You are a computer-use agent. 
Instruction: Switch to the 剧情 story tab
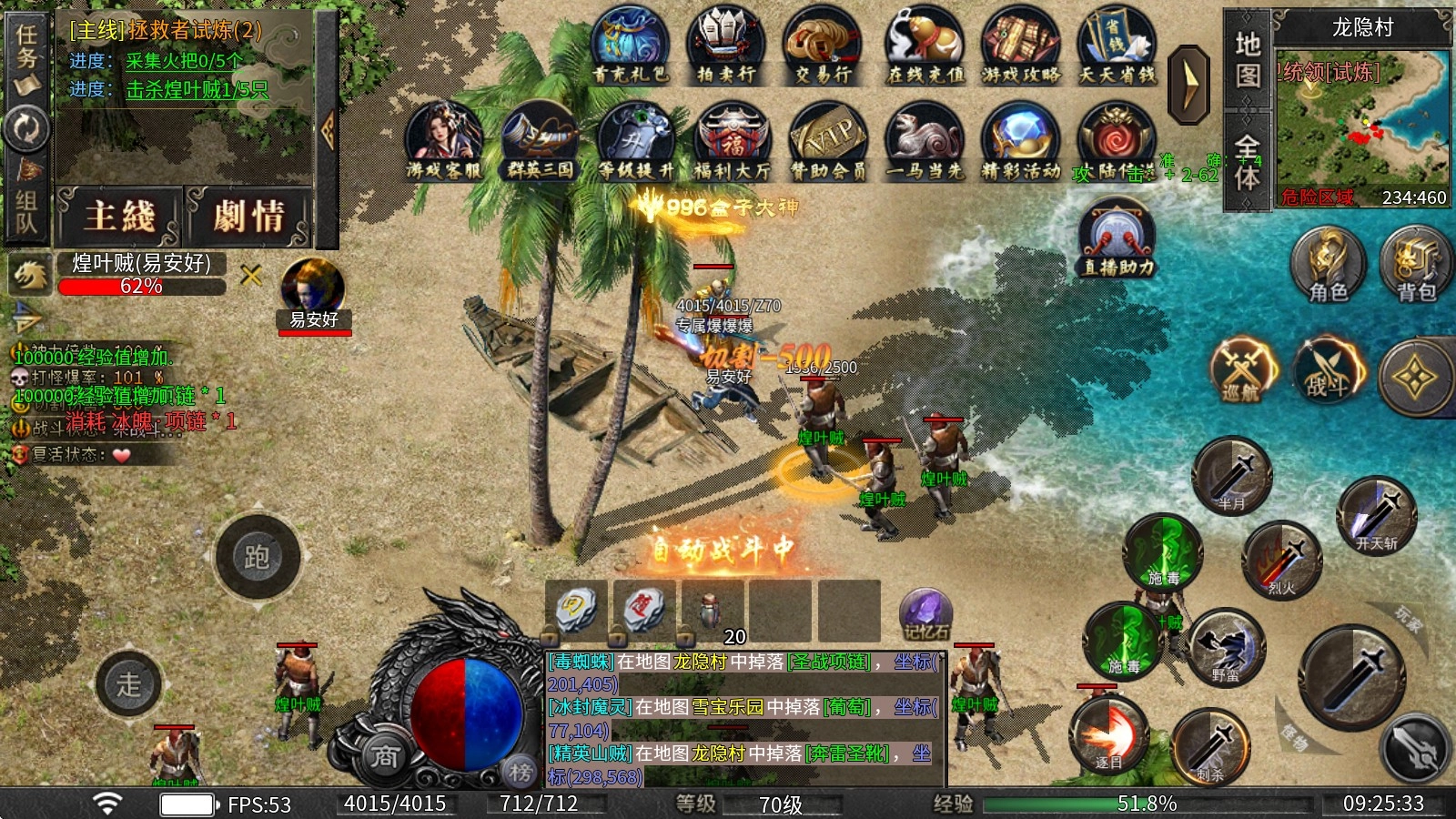pos(249,217)
